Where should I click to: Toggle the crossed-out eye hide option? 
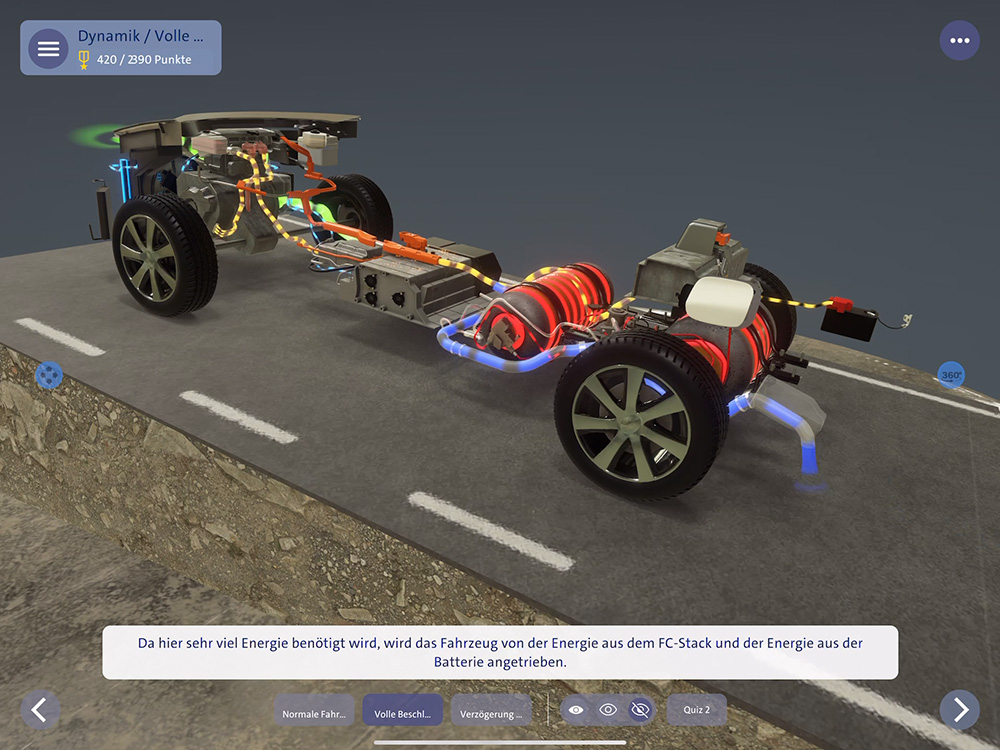(x=641, y=710)
